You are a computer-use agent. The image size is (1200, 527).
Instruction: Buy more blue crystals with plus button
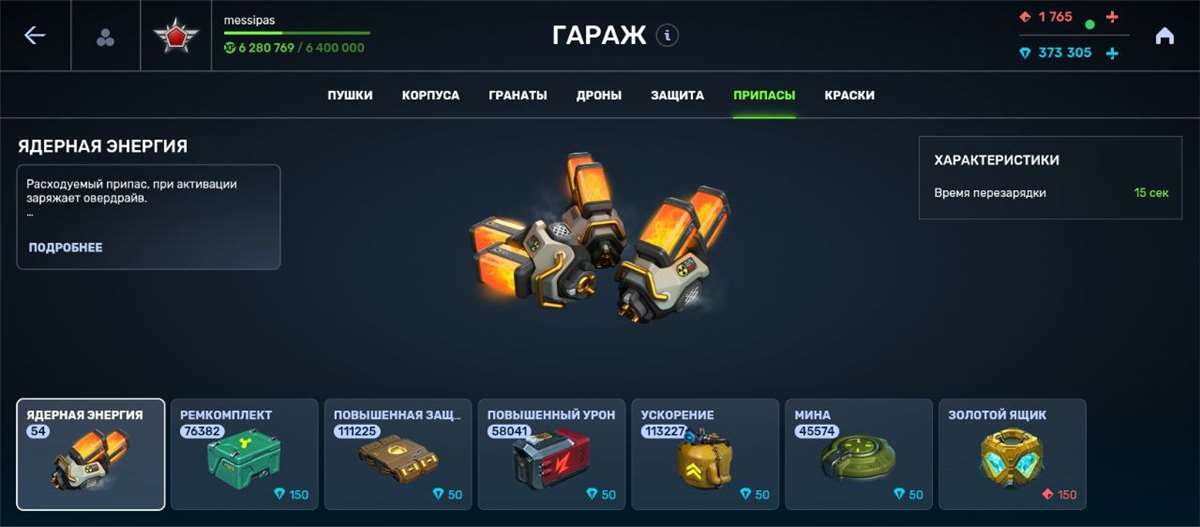click(1112, 53)
